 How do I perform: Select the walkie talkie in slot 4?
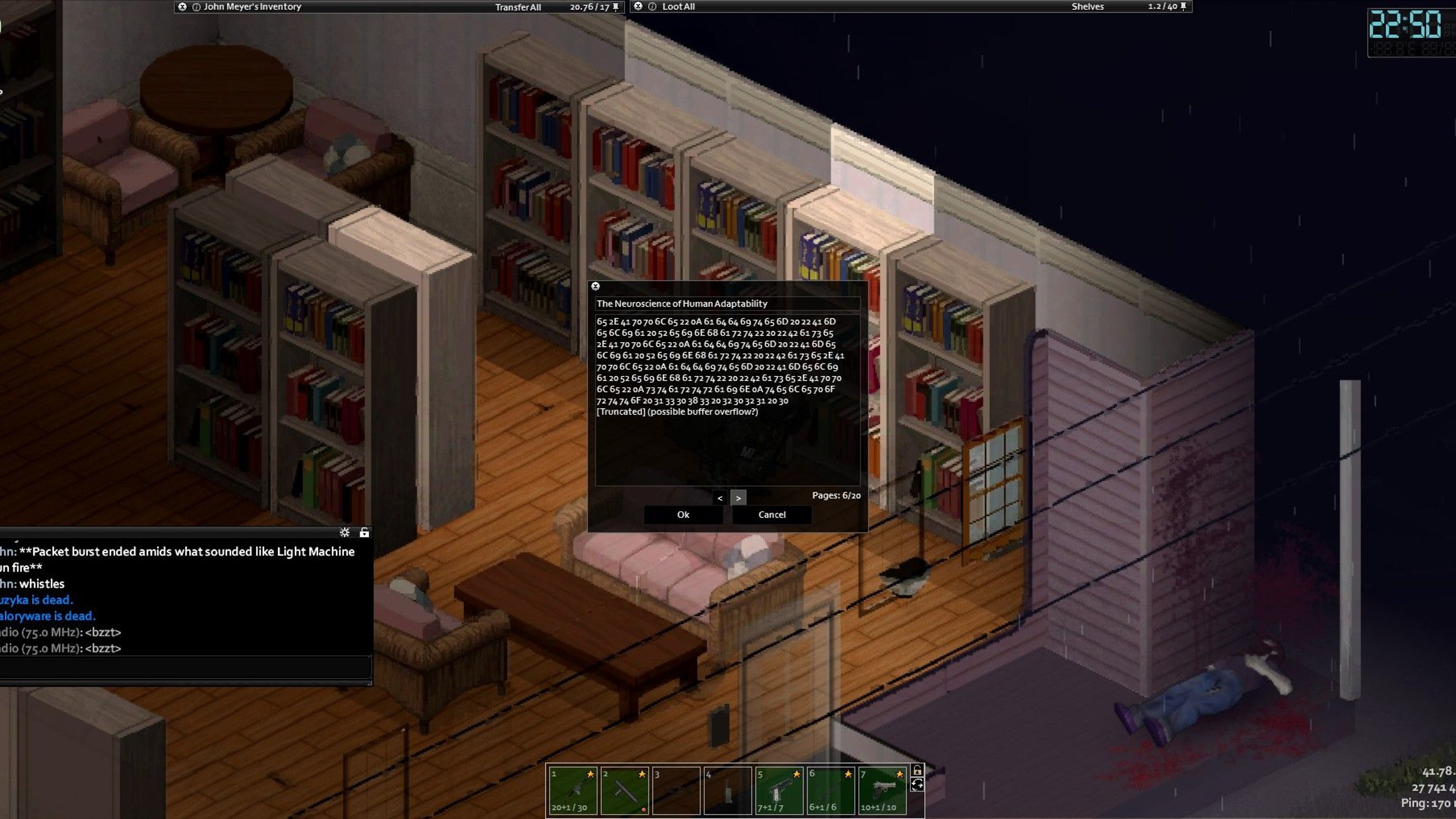728,790
